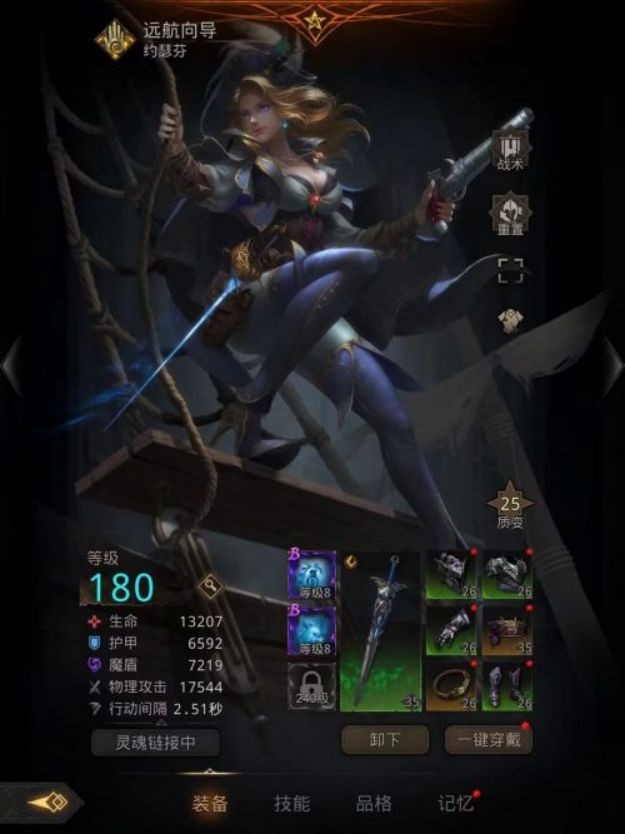Go back using the gold arrow button

46,803
